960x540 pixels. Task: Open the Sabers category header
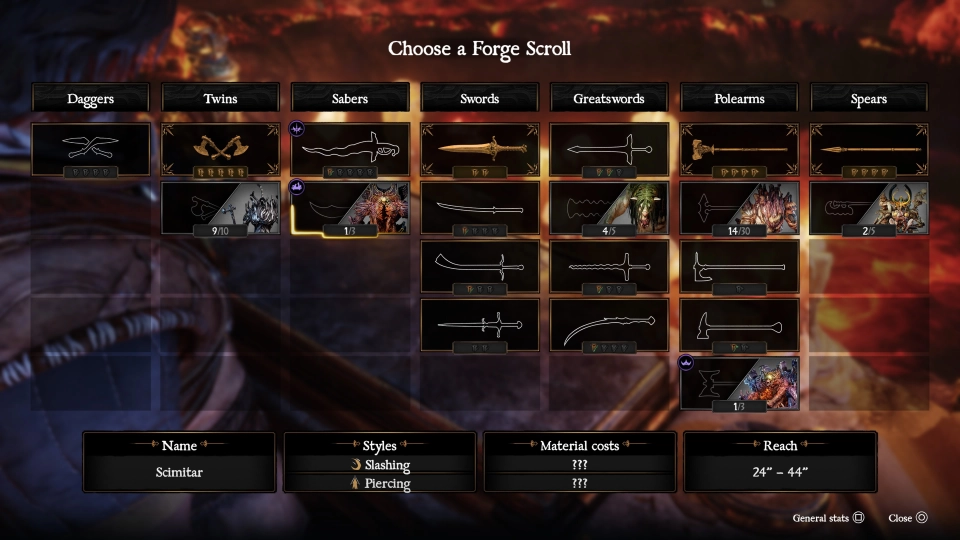tap(350, 98)
